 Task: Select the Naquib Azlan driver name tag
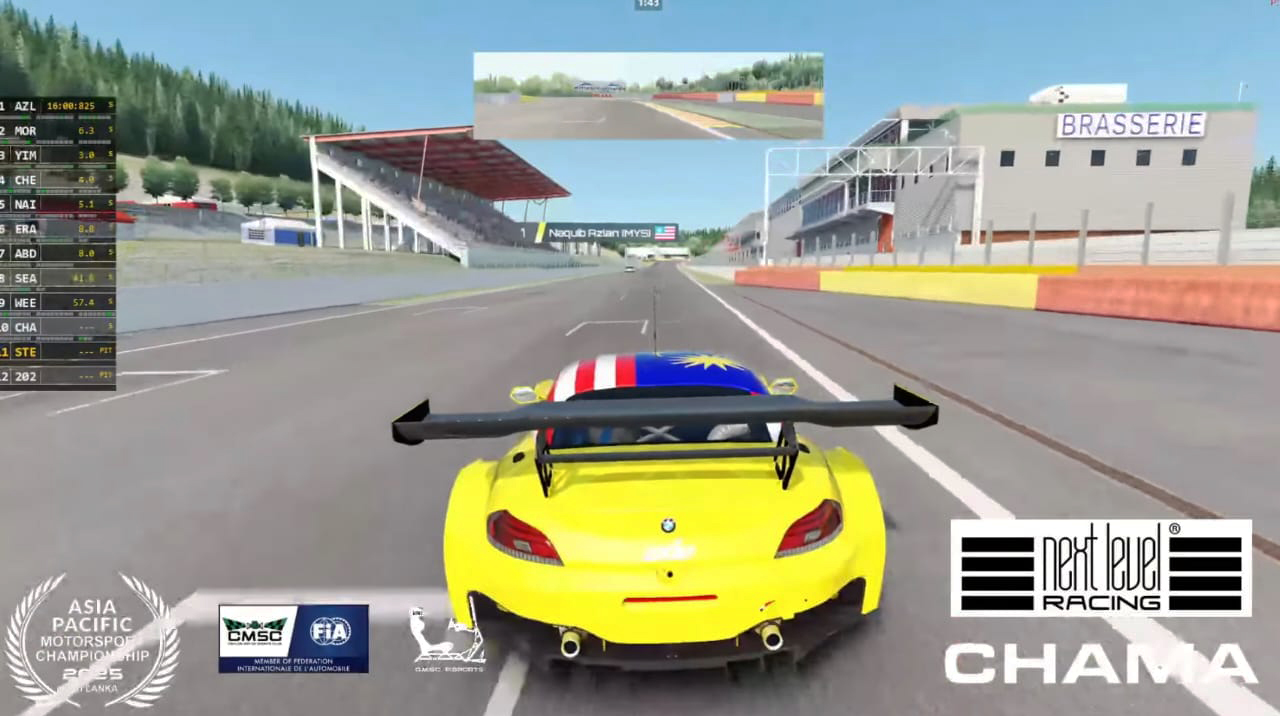[x=598, y=232]
